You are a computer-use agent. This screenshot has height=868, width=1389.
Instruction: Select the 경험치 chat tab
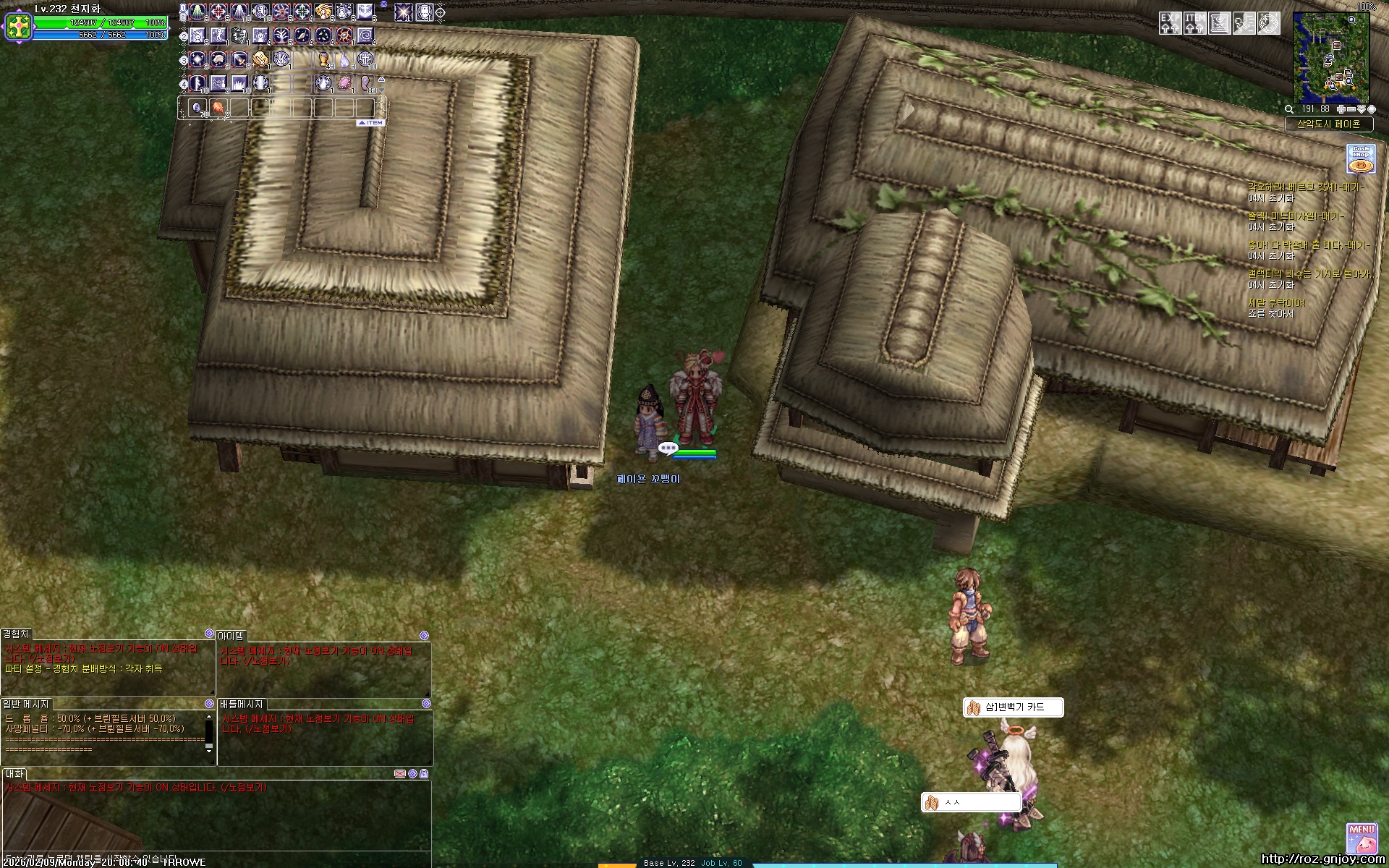16,634
